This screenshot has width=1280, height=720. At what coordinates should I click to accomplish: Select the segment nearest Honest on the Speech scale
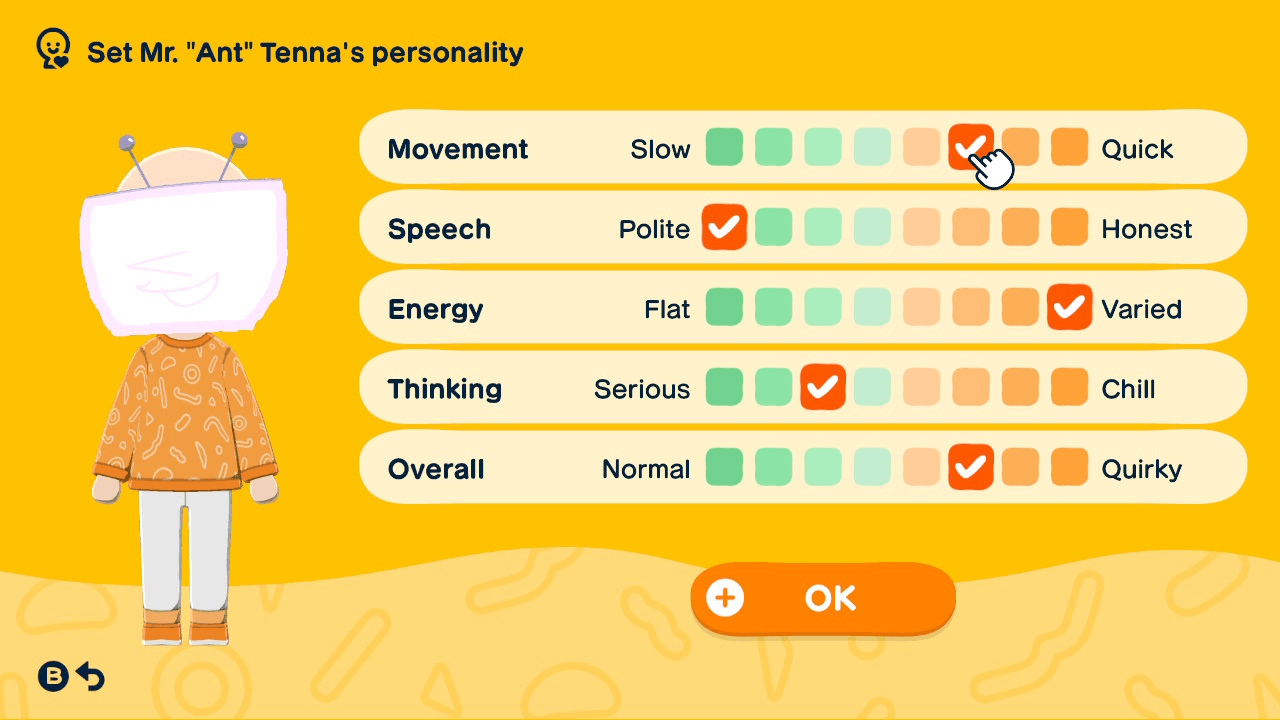(1069, 227)
